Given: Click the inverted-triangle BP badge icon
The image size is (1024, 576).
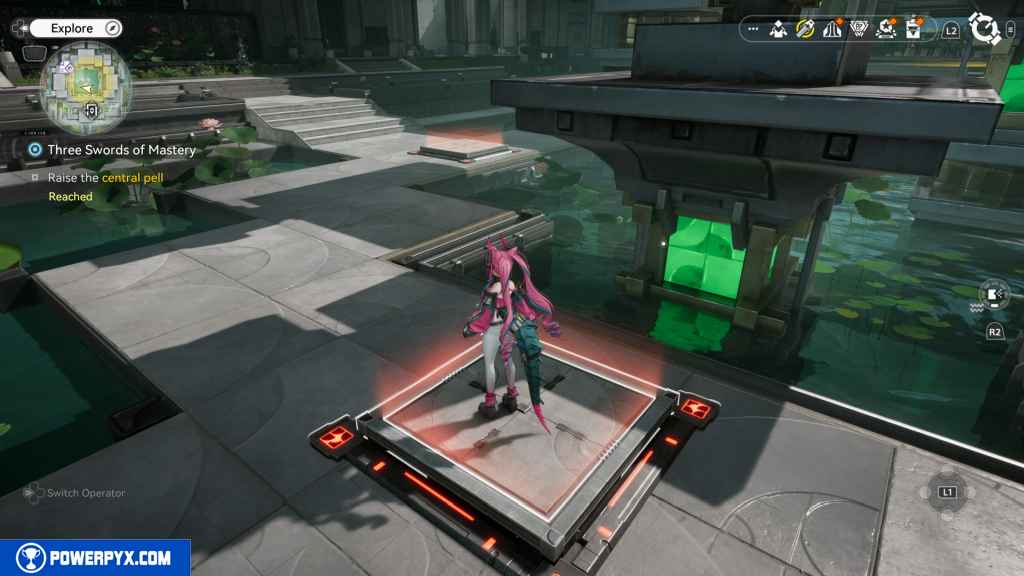Looking at the screenshot, I should 859,30.
